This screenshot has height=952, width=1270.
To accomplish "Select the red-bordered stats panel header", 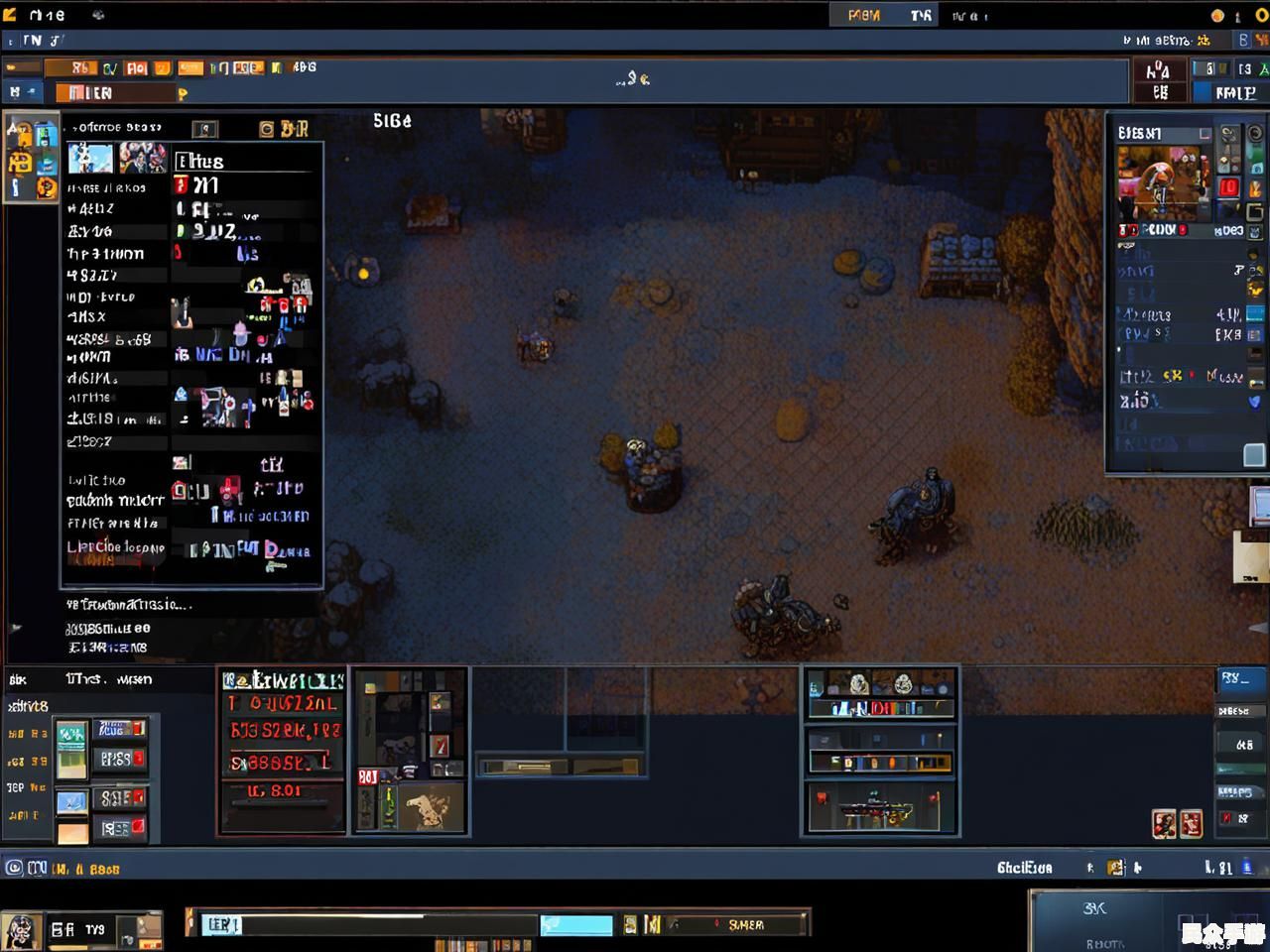I will click(x=283, y=680).
